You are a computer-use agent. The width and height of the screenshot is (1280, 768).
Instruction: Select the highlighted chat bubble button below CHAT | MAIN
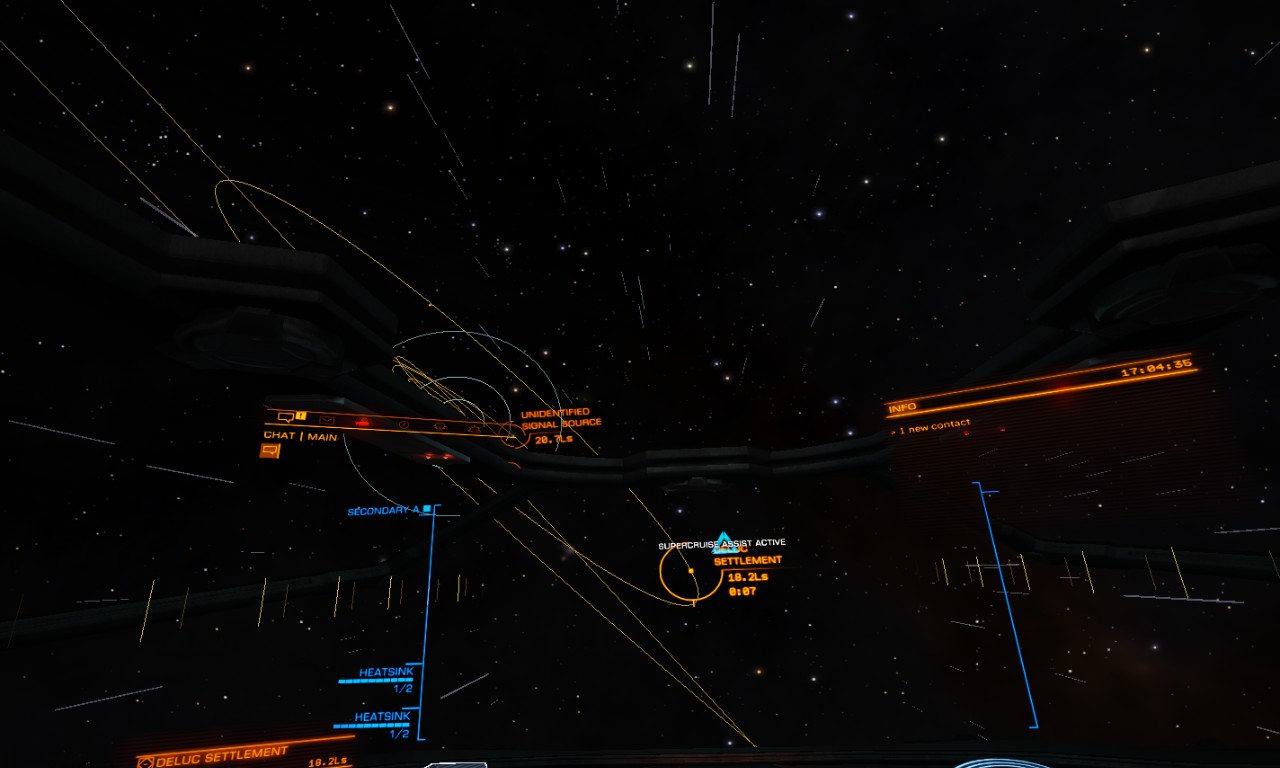pos(269,451)
